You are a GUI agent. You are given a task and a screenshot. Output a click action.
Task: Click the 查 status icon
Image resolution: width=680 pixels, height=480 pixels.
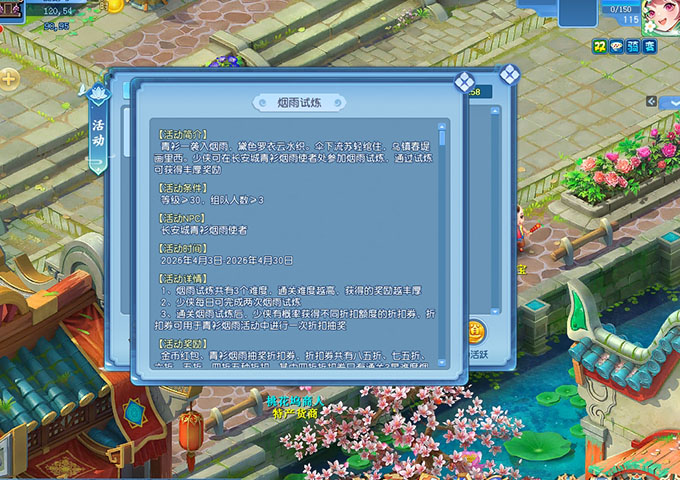[x=649, y=46]
